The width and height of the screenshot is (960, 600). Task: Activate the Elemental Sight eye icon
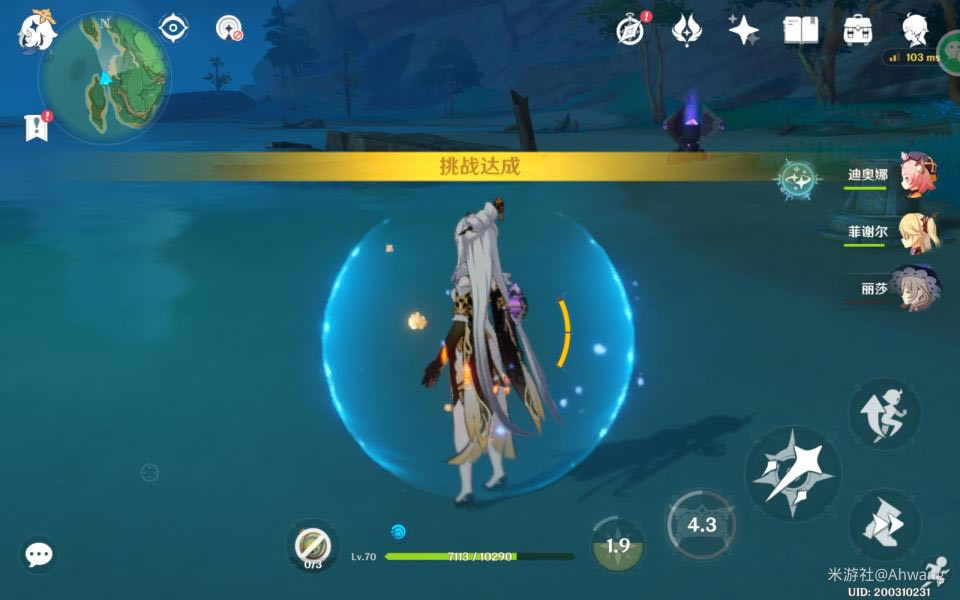(174, 28)
